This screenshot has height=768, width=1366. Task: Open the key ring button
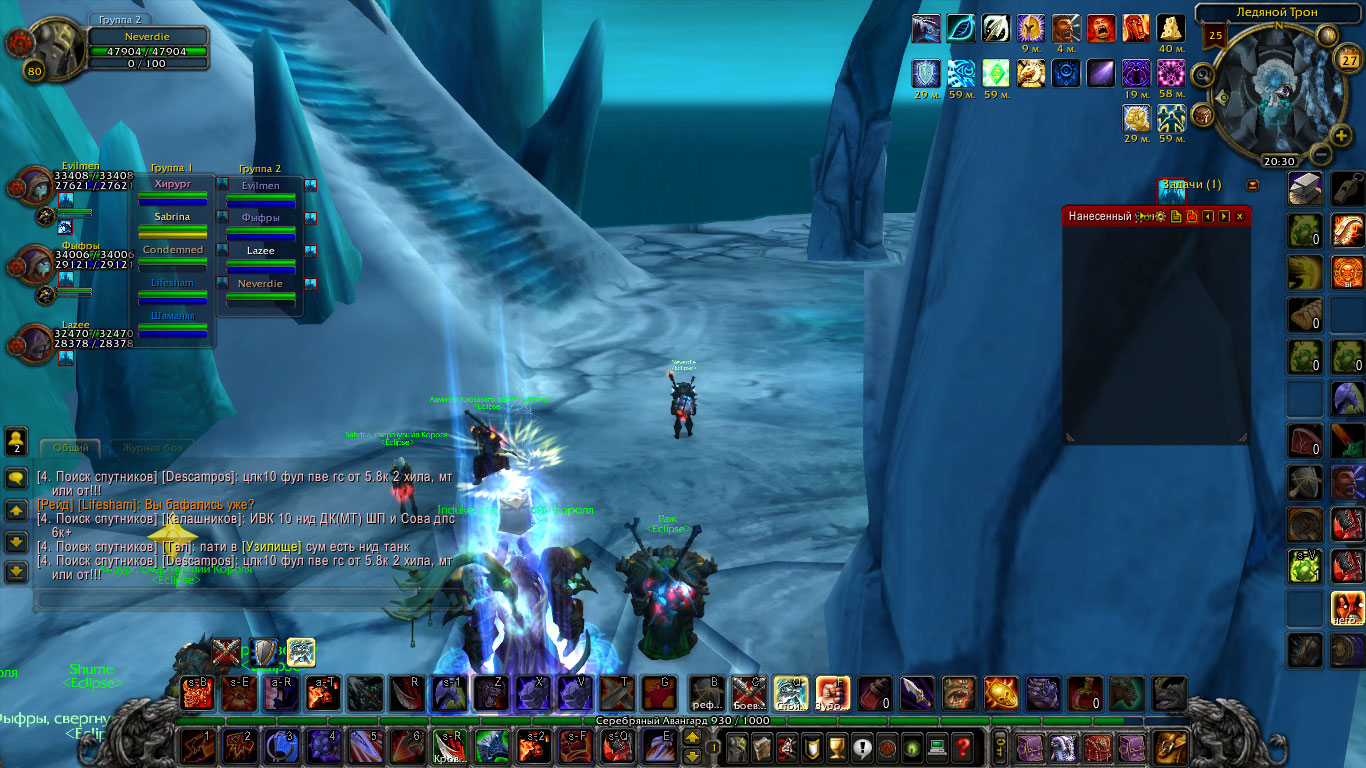coord(999,747)
